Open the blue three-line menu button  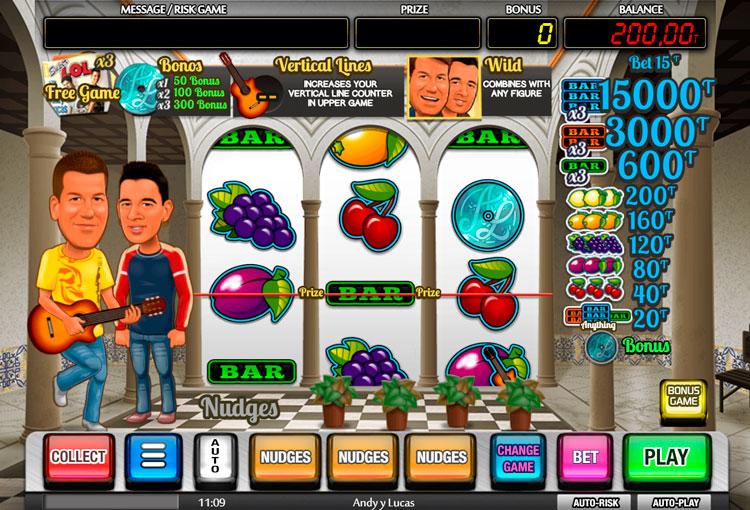click(153, 459)
